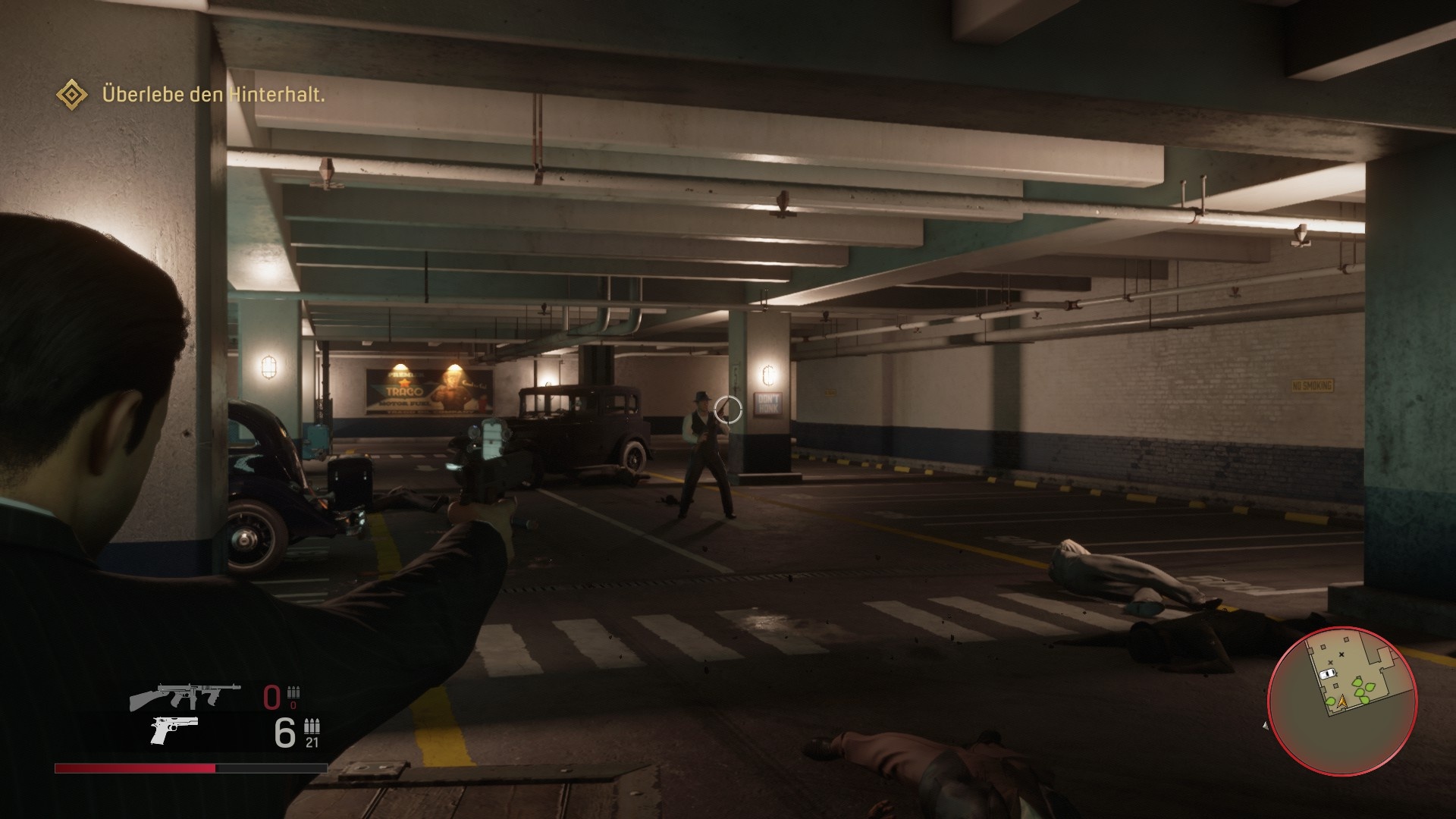Screen dimensions: 1456x819
Task: Click the circular aiming reticle over the enemy
Action: (730, 410)
